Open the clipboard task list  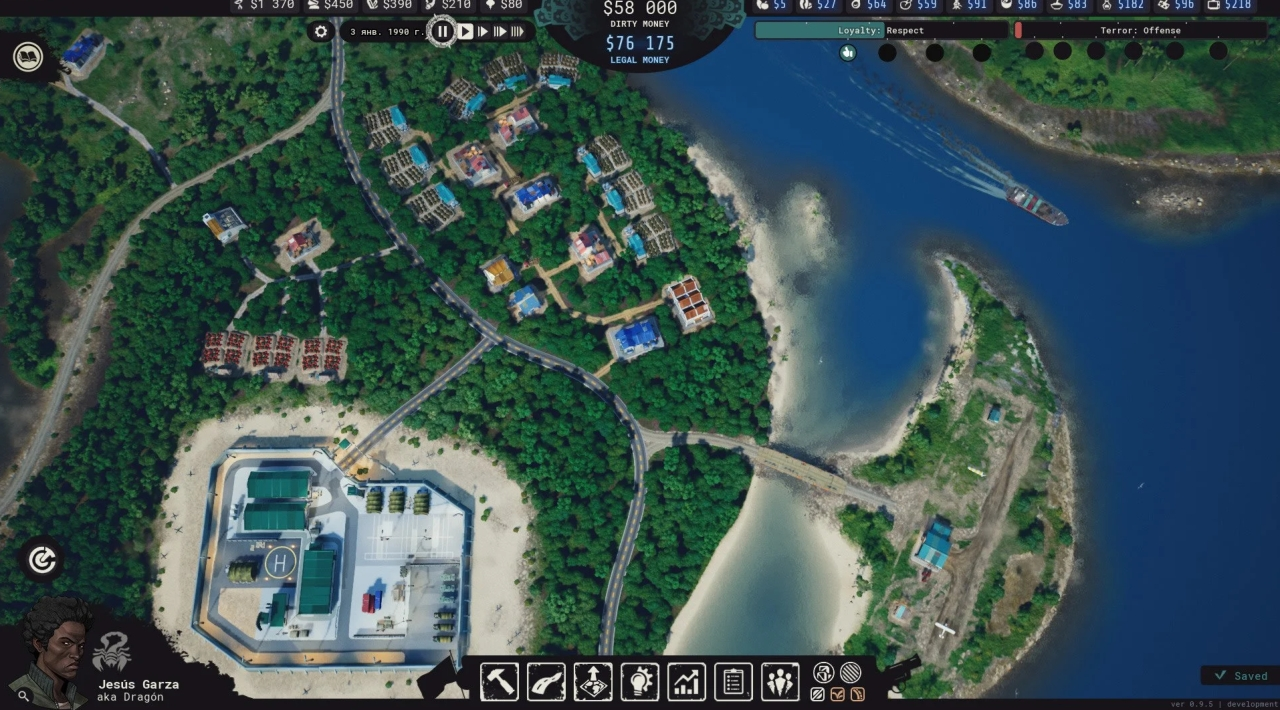tap(733, 682)
